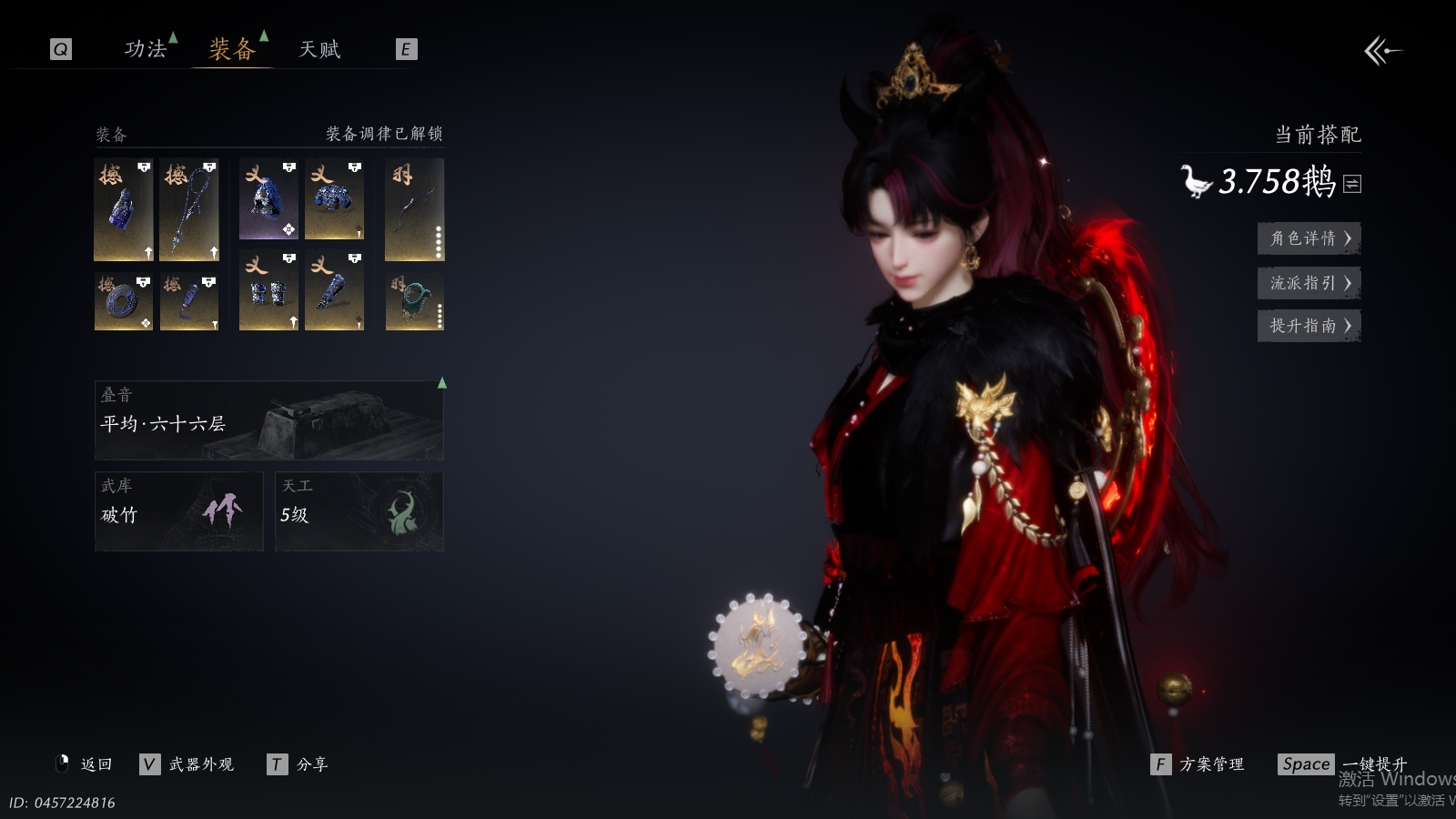Open the 天工 5级 panel
The width and height of the screenshot is (1456, 819).
pyautogui.click(x=359, y=511)
